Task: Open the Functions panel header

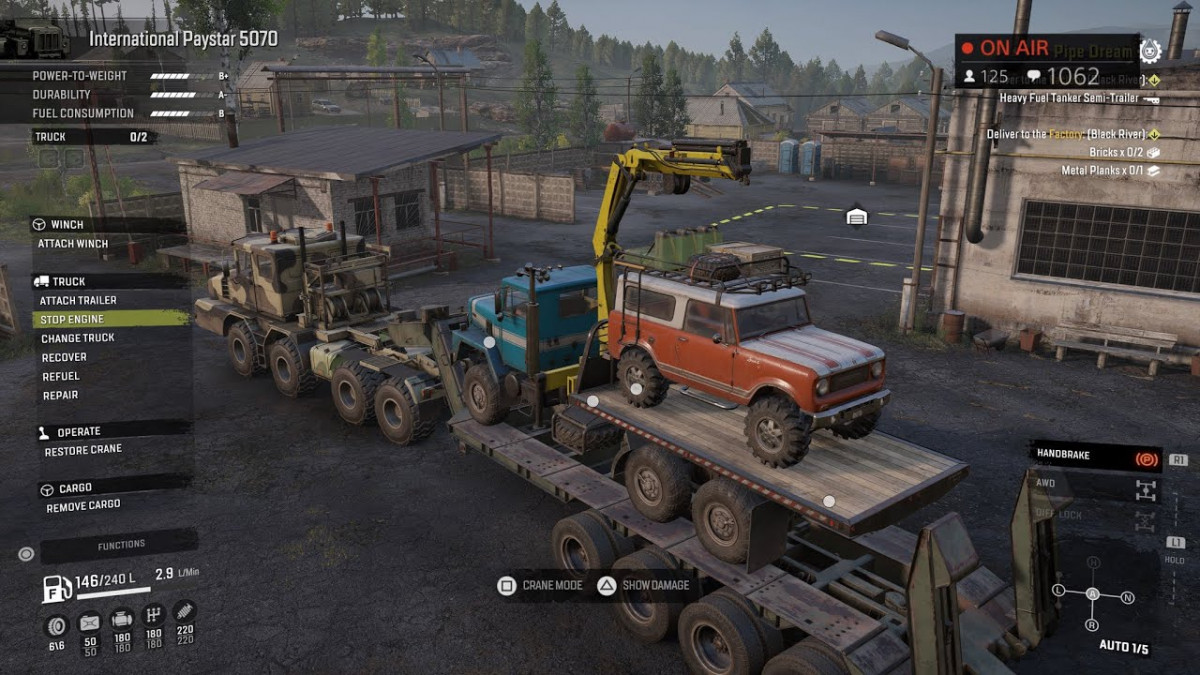Action: click(120, 545)
